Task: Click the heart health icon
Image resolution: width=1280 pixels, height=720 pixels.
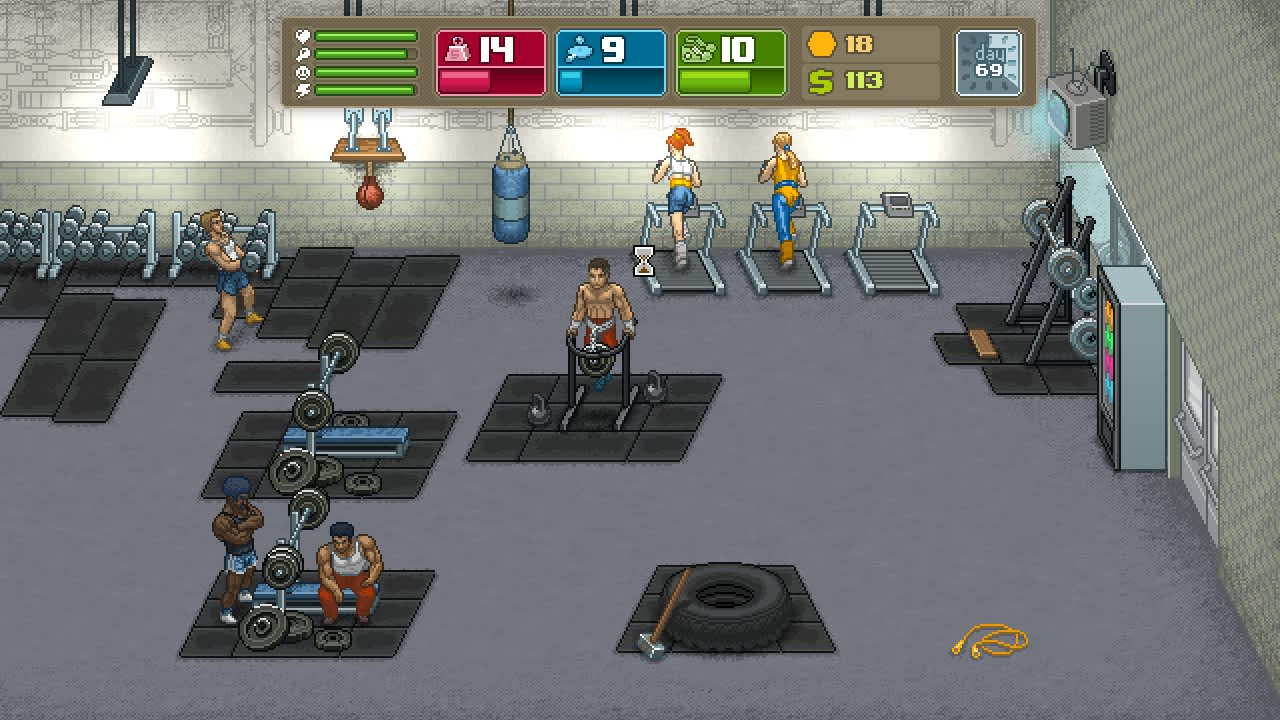Action: tap(303, 36)
